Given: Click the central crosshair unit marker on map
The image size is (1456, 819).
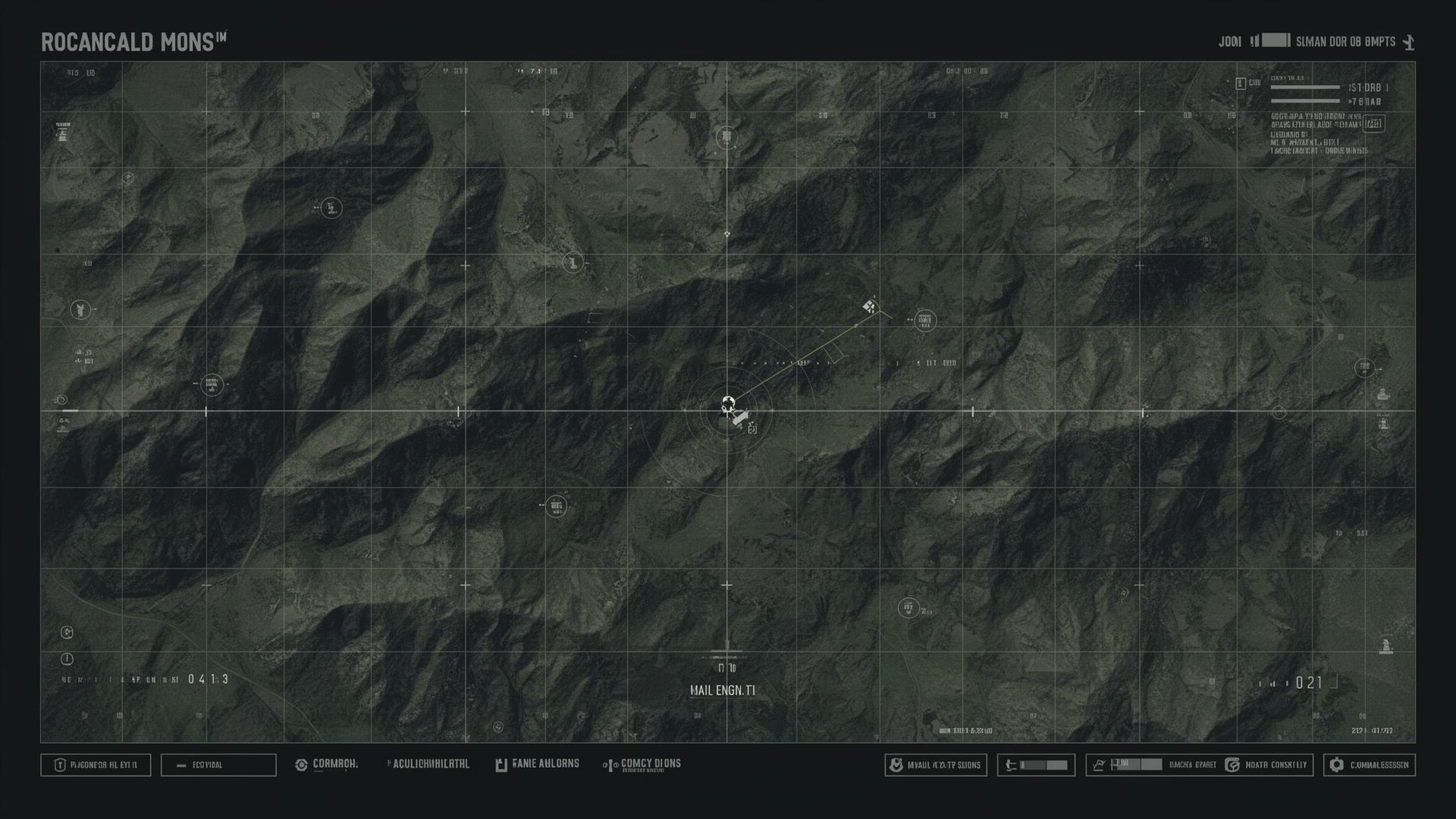Looking at the screenshot, I should tap(728, 403).
